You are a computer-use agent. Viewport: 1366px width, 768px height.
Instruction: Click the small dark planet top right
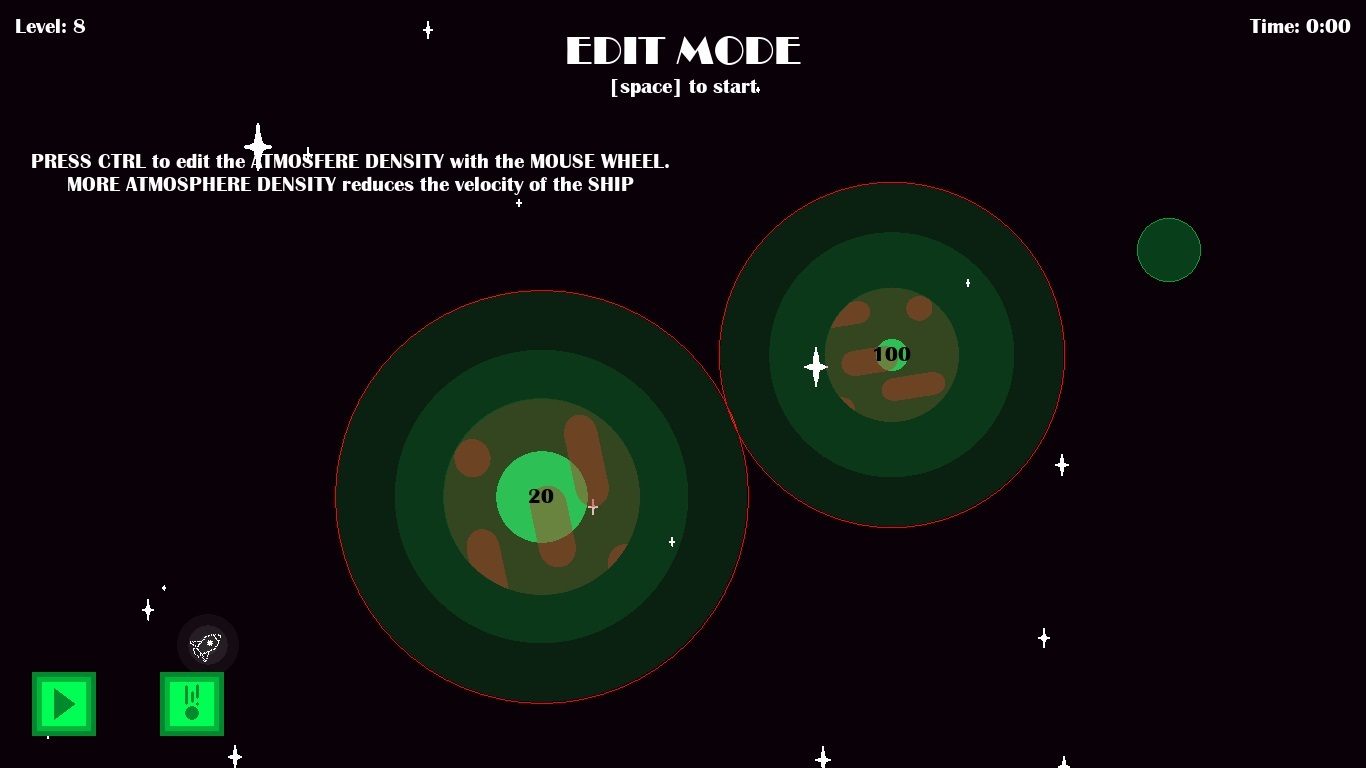tap(1168, 249)
